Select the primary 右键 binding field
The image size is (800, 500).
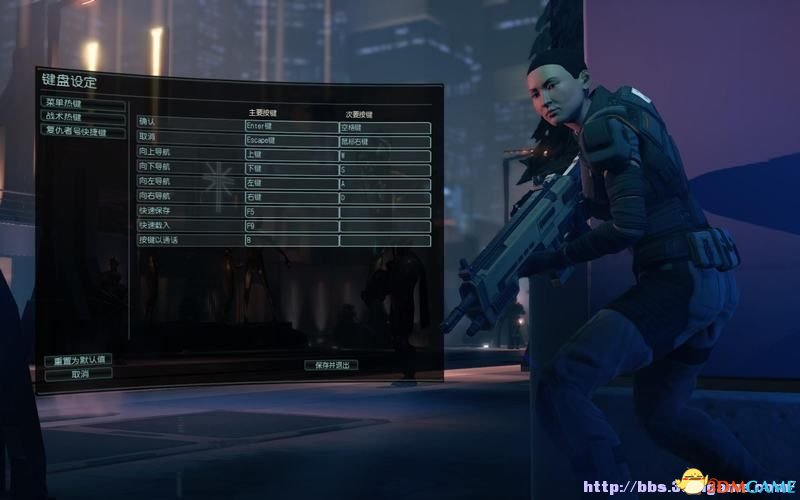(290, 198)
